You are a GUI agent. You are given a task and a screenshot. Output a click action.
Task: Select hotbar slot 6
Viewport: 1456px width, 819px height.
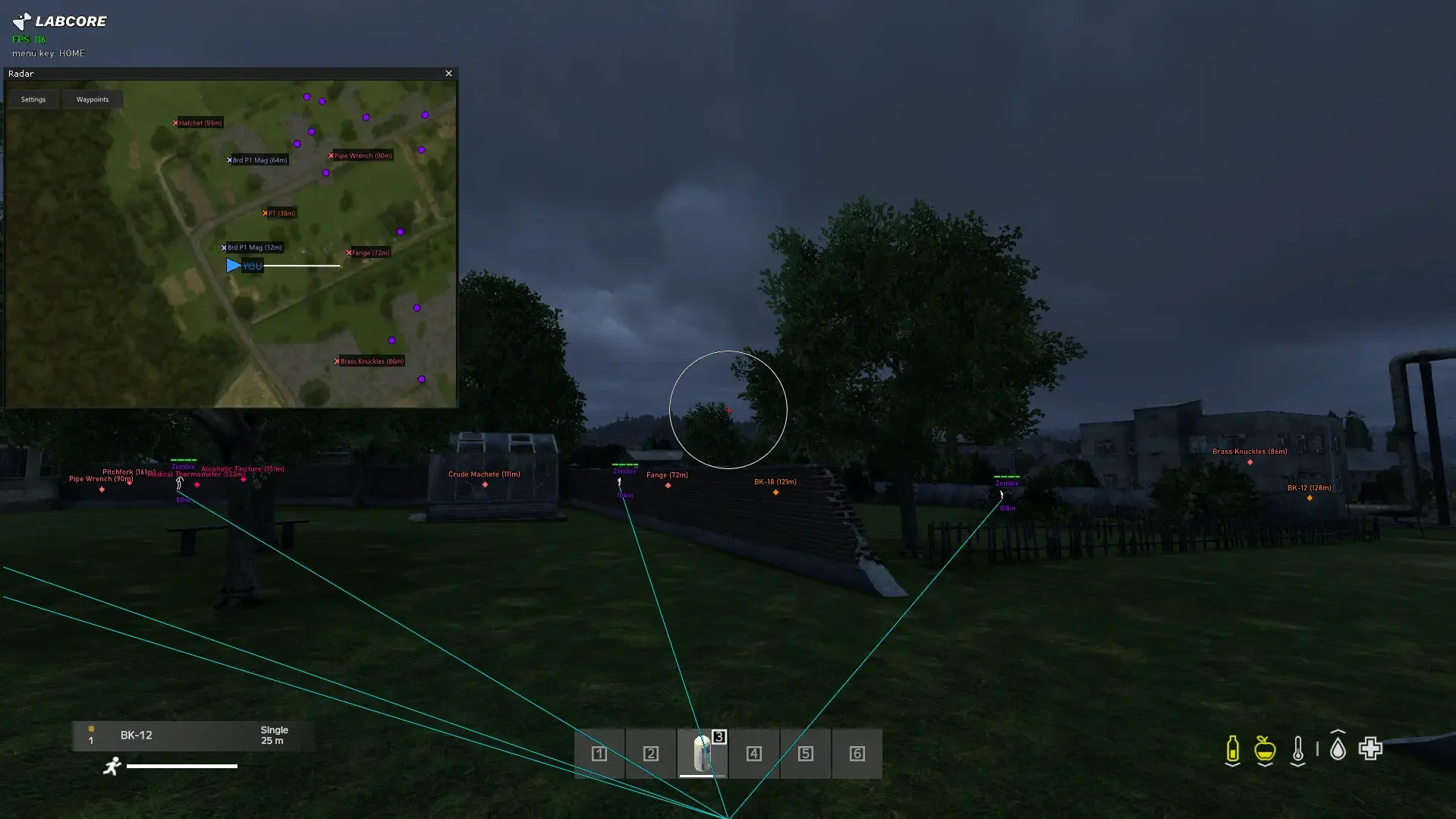[x=857, y=754]
